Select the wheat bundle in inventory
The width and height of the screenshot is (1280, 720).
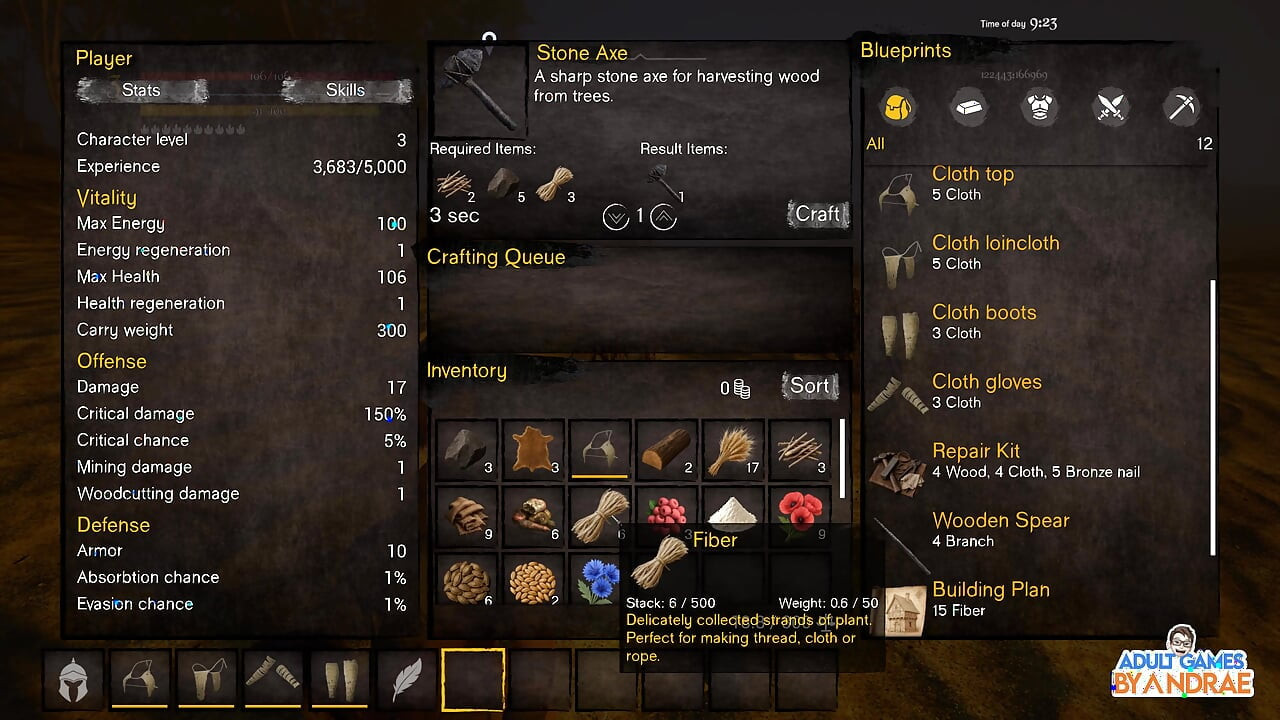[x=734, y=450]
